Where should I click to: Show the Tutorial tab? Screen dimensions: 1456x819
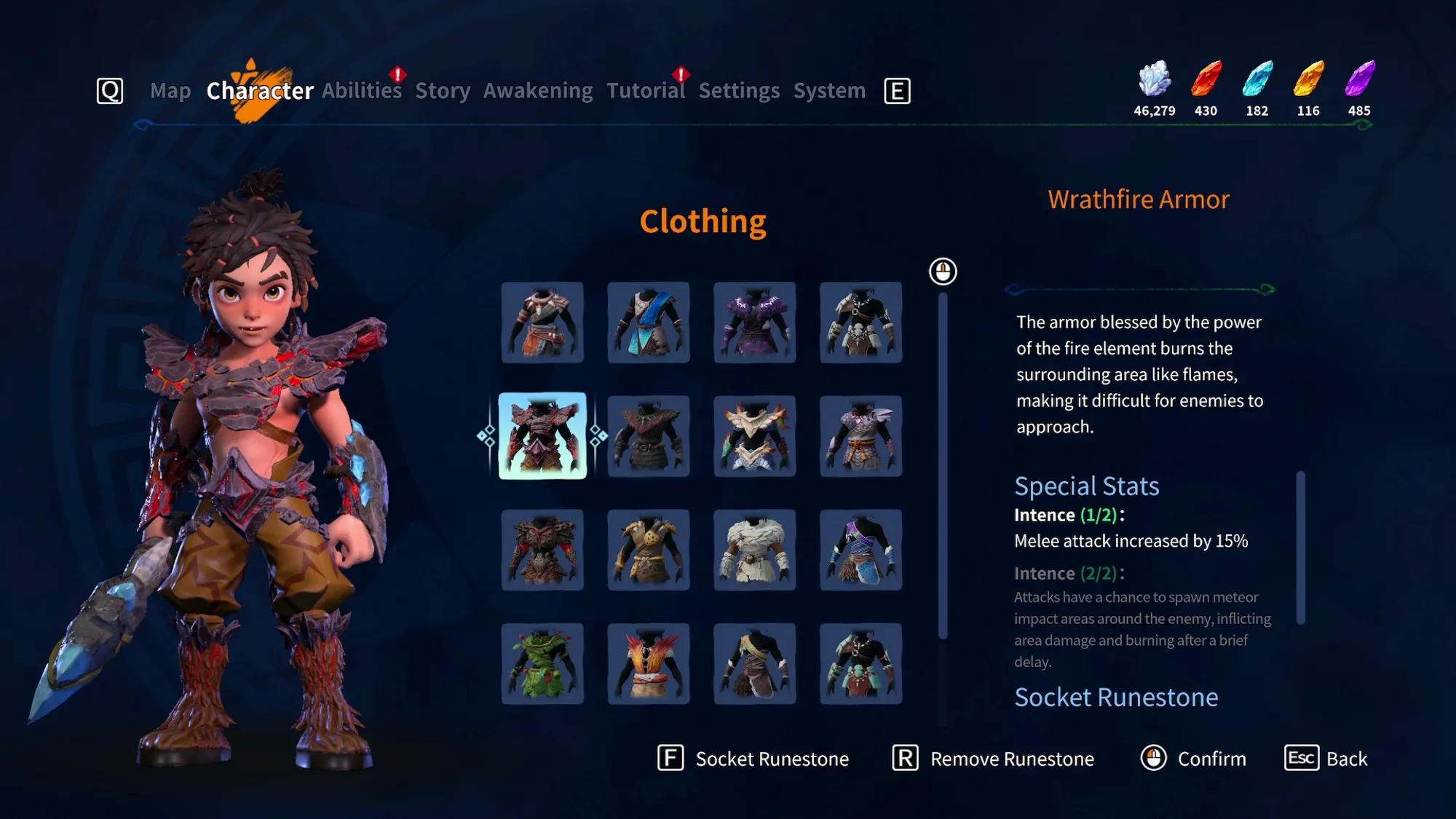click(x=646, y=91)
